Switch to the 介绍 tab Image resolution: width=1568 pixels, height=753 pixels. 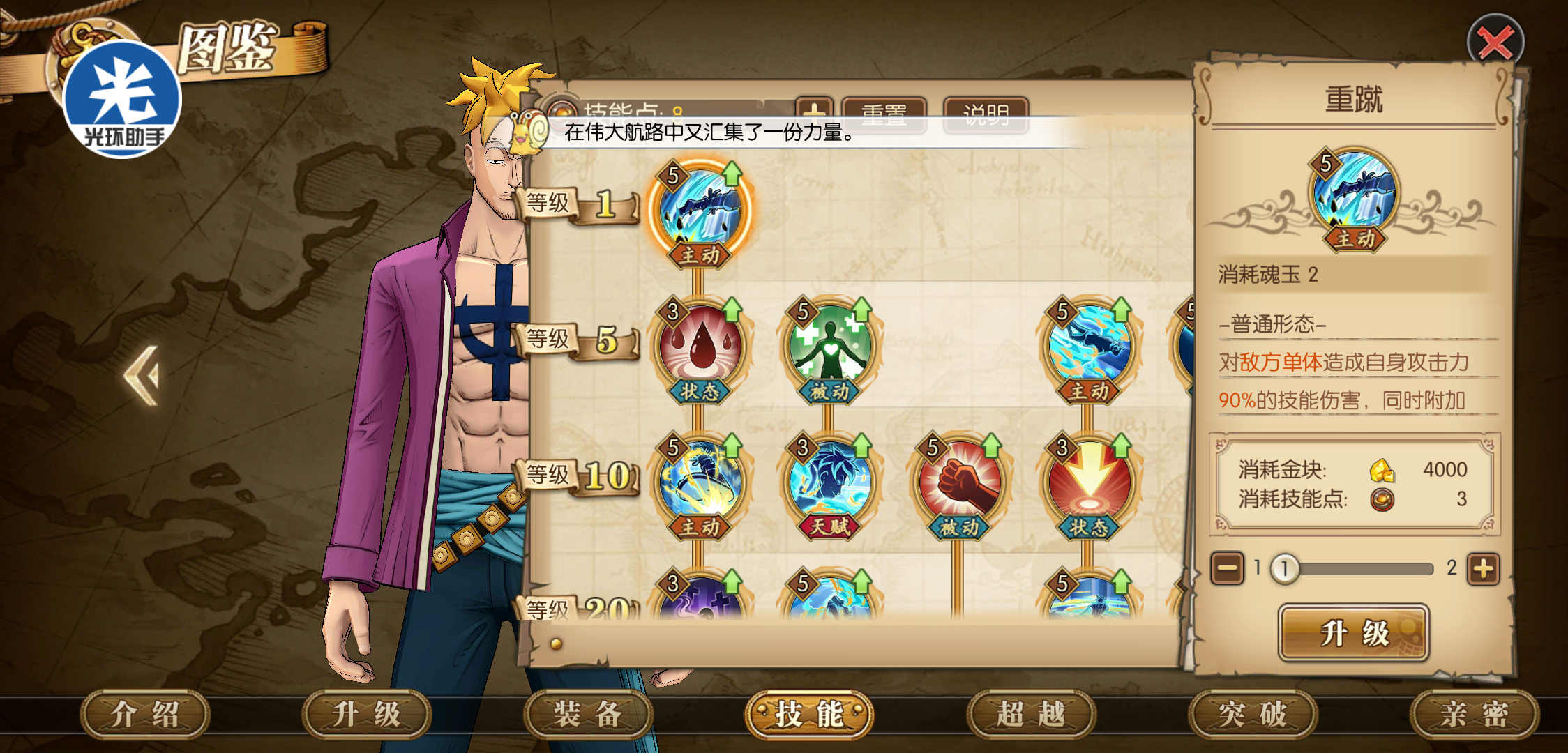[x=145, y=715]
